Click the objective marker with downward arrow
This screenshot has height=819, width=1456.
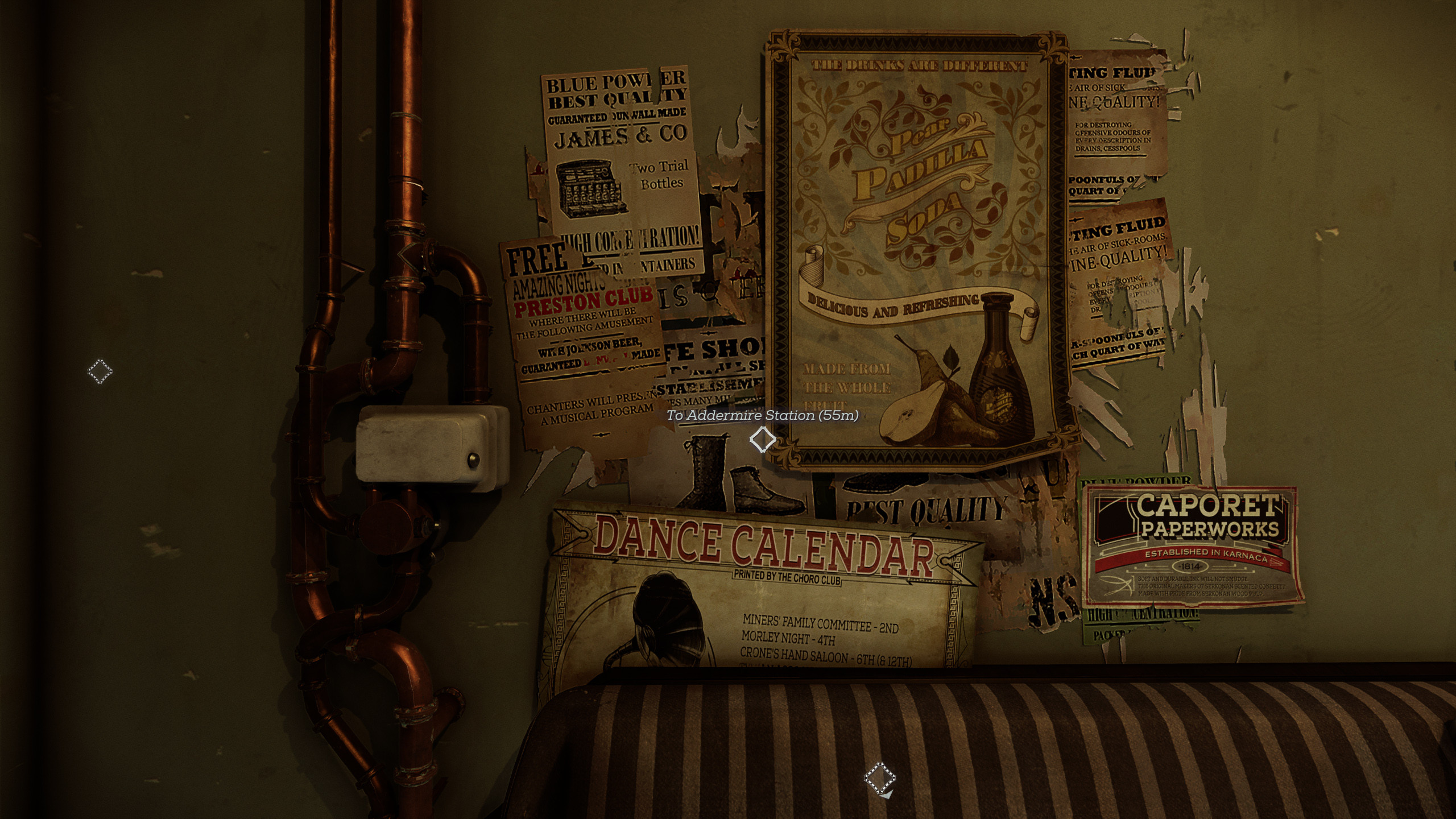[x=879, y=777]
